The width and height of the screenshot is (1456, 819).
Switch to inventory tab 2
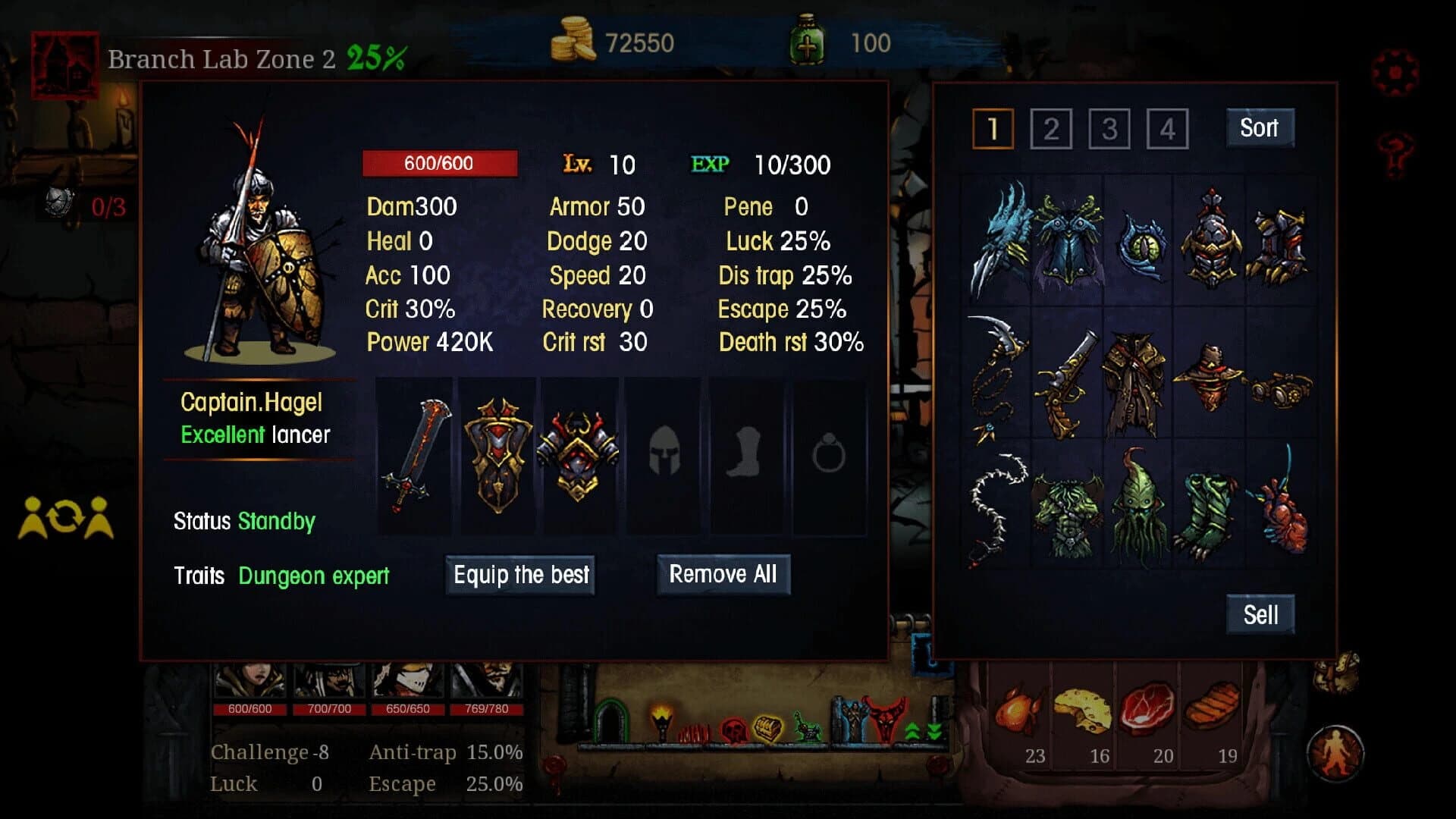(x=1050, y=128)
